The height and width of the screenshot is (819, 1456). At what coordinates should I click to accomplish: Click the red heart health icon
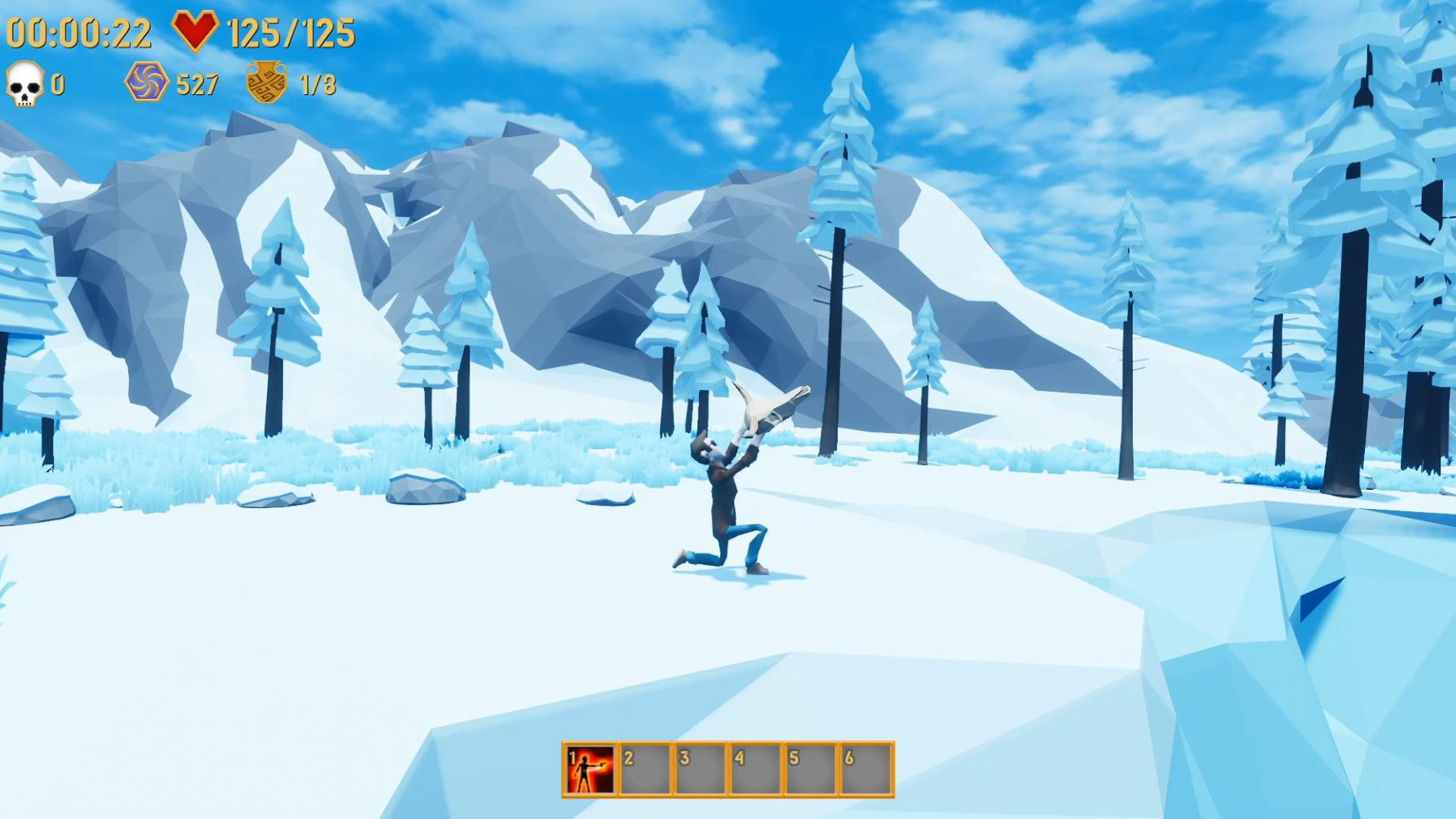(196, 30)
